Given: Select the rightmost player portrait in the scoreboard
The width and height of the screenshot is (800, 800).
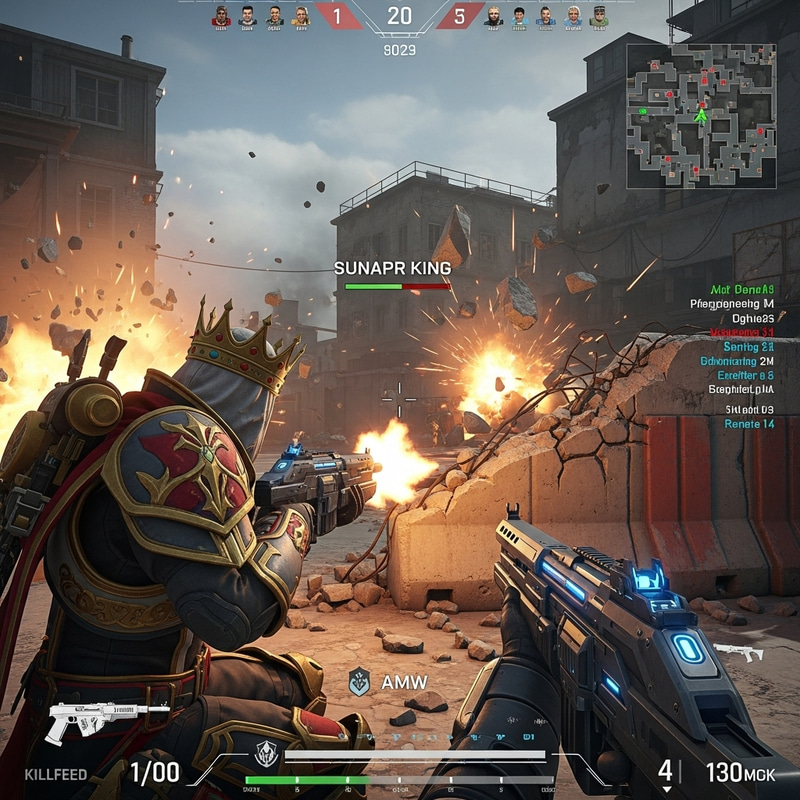Looking at the screenshot, I should [x=599, y=16].
